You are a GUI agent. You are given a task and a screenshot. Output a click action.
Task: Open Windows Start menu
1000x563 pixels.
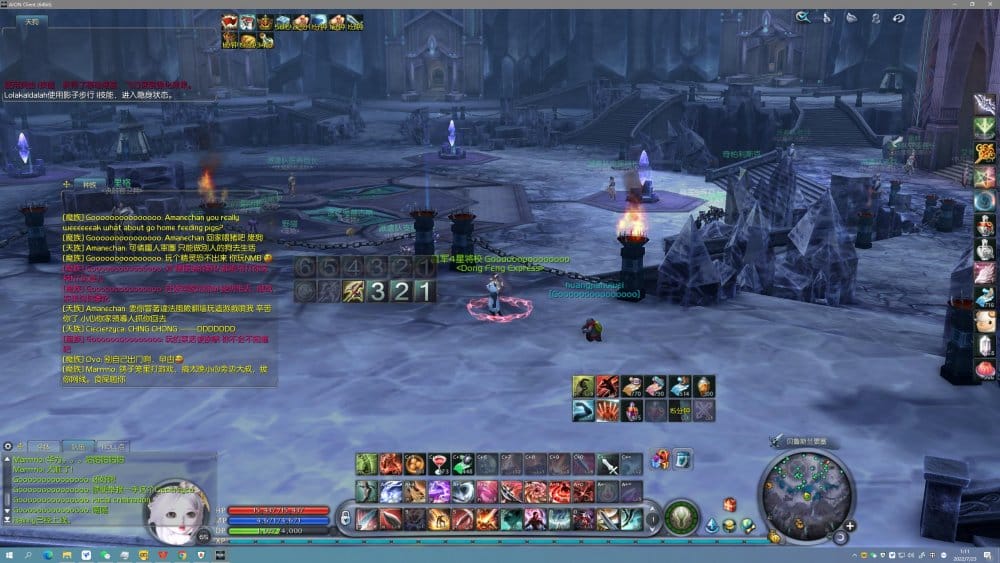click(x=9, y=554)
